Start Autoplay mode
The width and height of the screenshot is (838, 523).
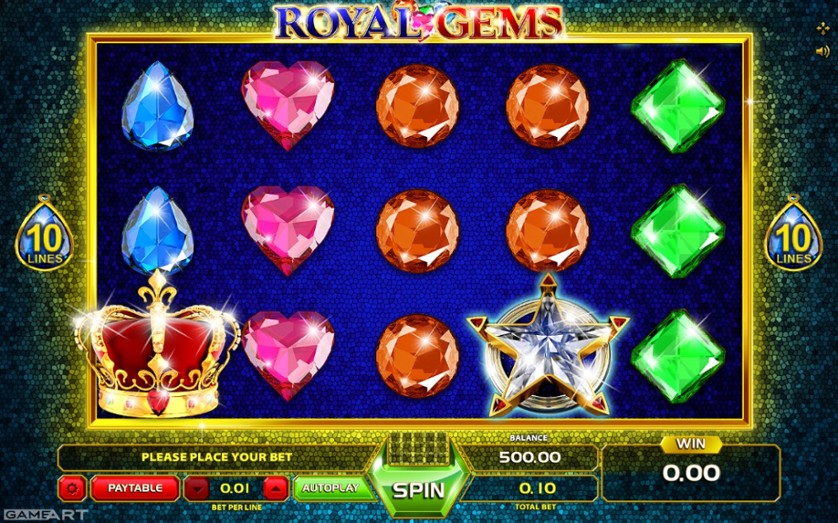pos(329,488)
